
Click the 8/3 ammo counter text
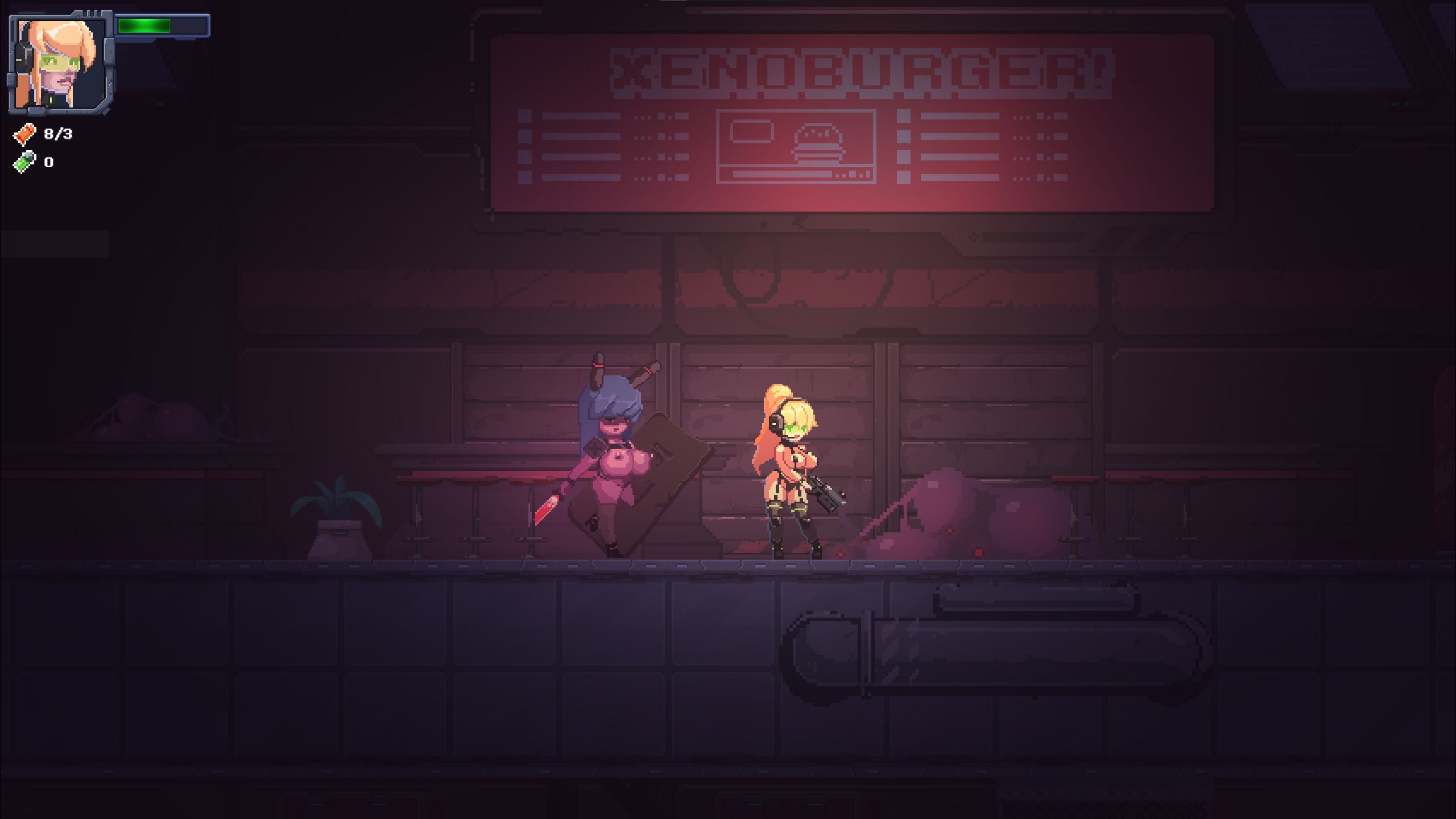pos(57,134)
